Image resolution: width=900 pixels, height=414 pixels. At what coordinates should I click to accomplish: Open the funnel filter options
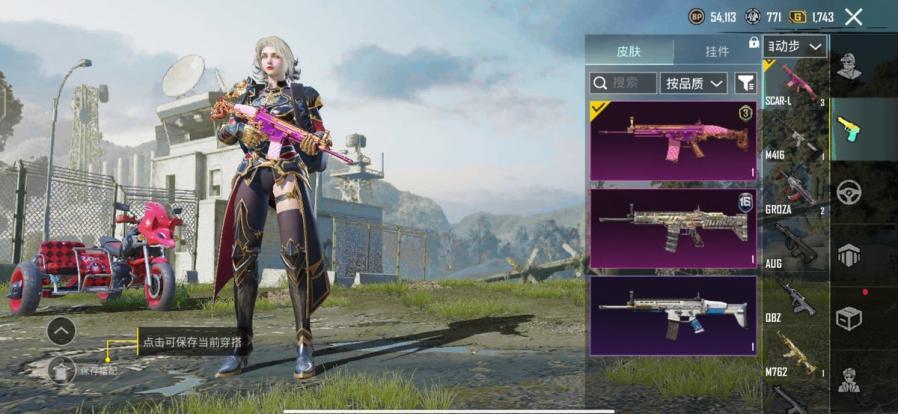(x=745, y=83)
